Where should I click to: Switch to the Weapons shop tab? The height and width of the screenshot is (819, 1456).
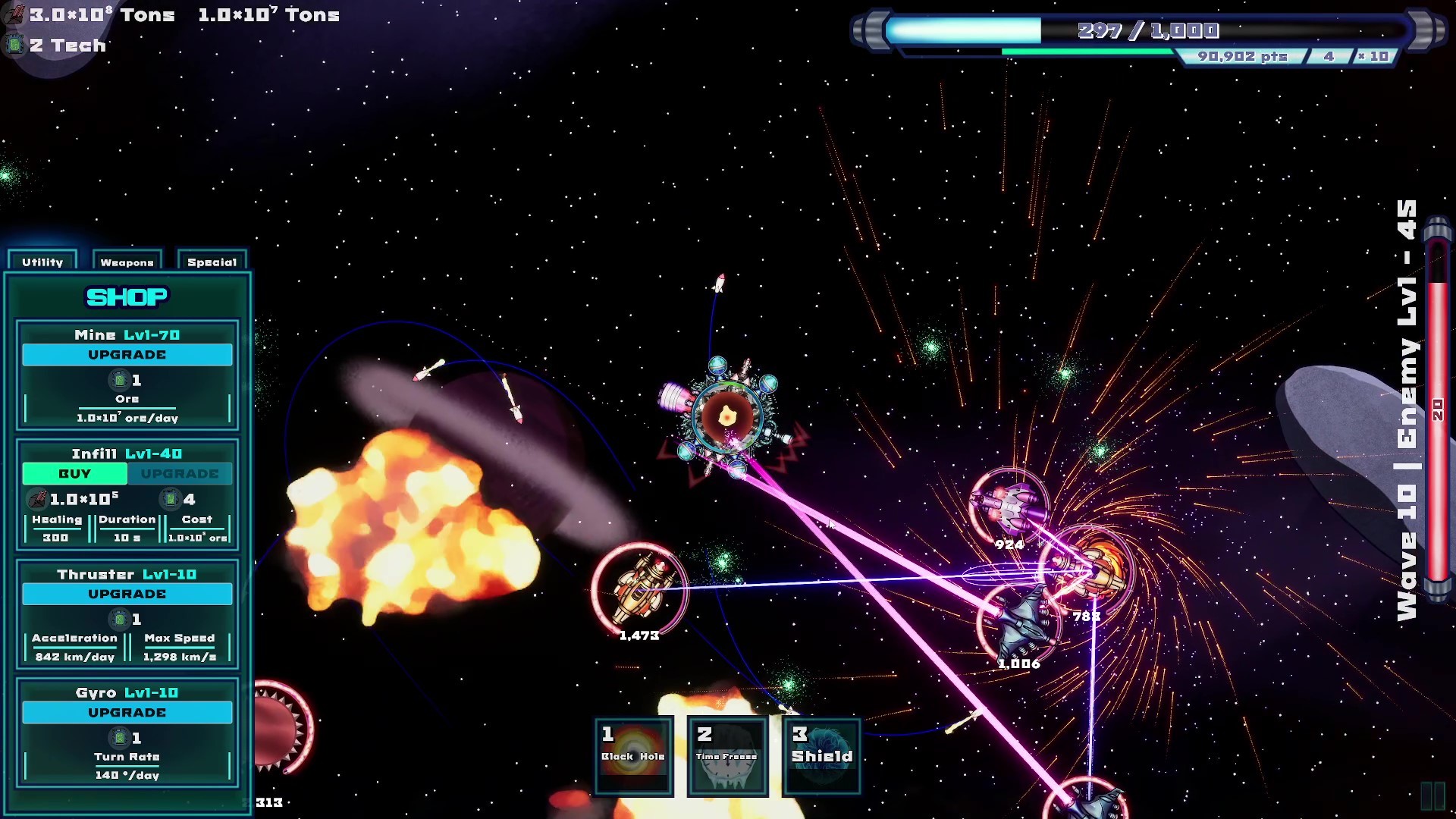pos(127,262)
